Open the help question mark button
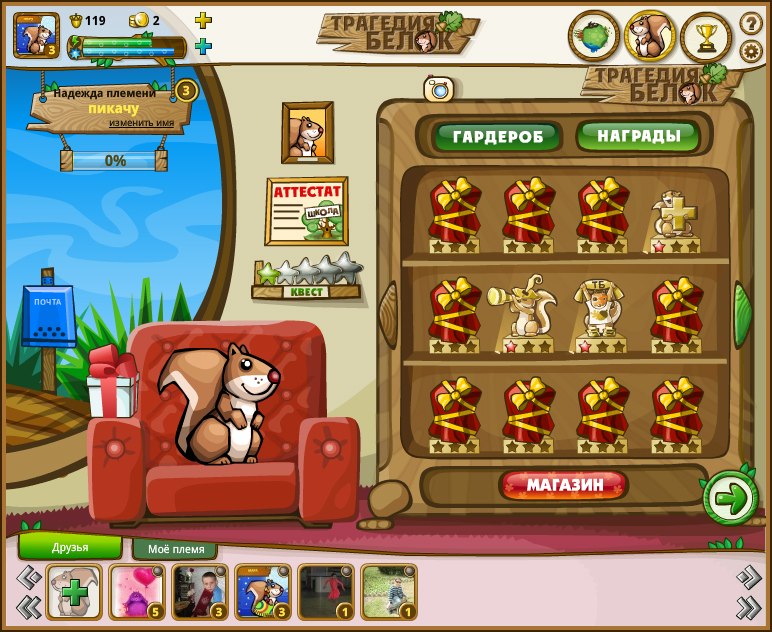This screenshot has width=772, height=632. [x=751, y=23]
